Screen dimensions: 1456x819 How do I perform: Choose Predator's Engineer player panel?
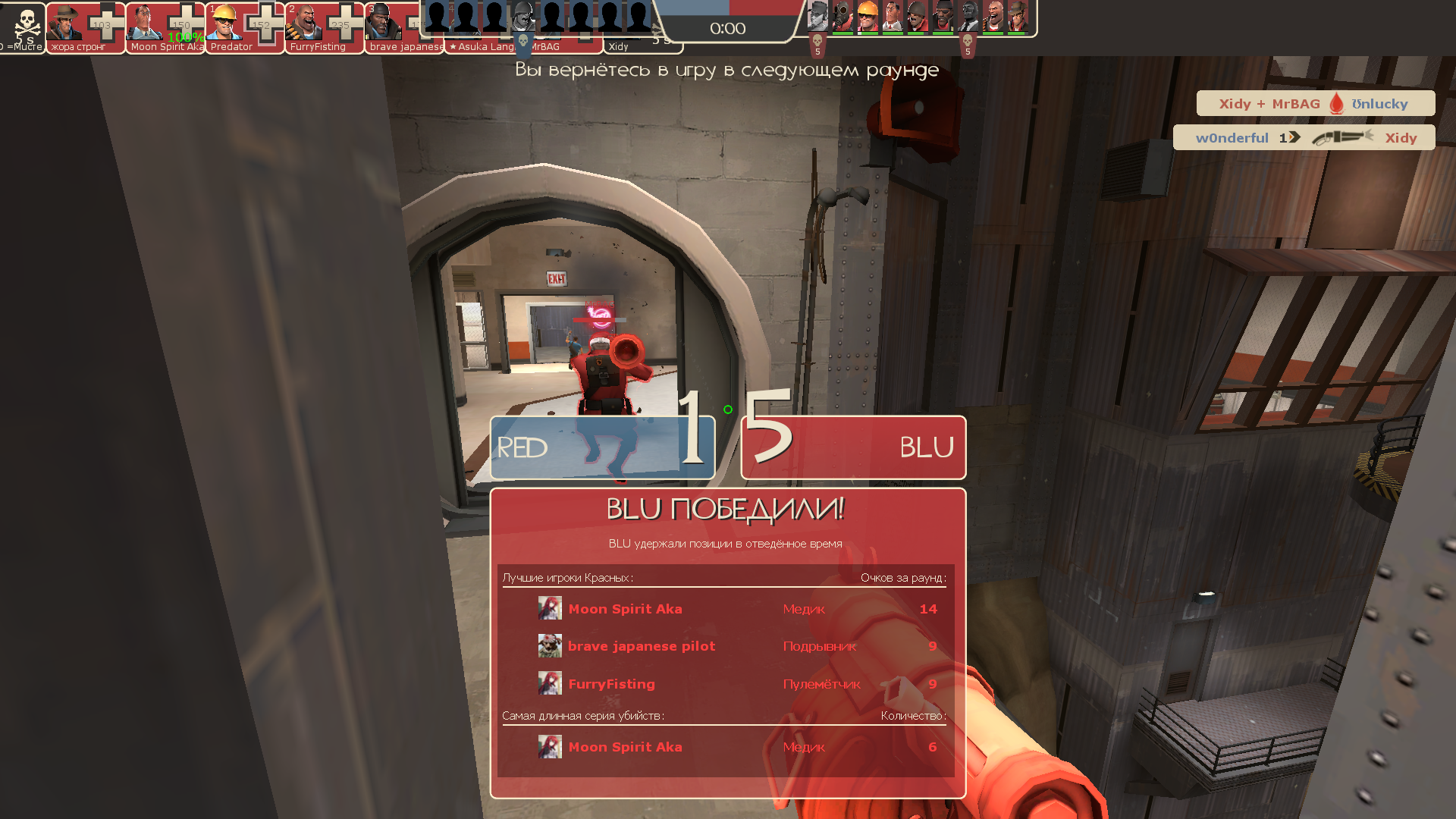point(245,27)
